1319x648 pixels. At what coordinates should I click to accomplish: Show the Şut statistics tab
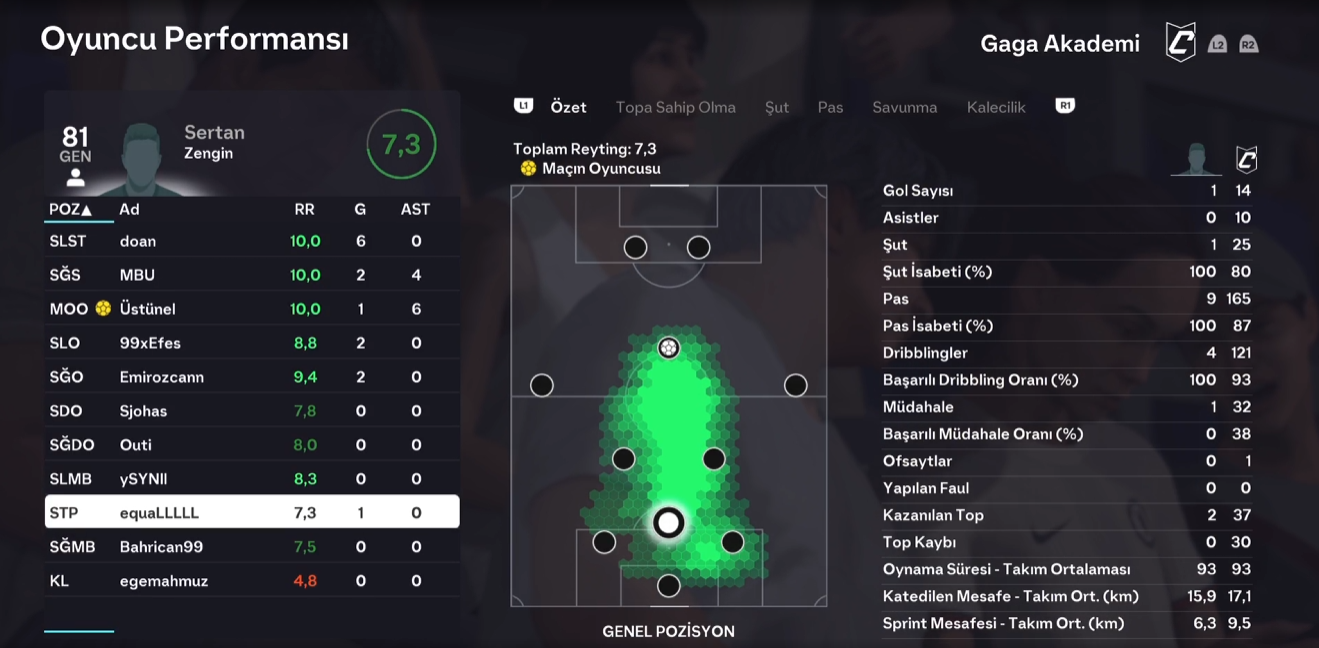[777, 107]
